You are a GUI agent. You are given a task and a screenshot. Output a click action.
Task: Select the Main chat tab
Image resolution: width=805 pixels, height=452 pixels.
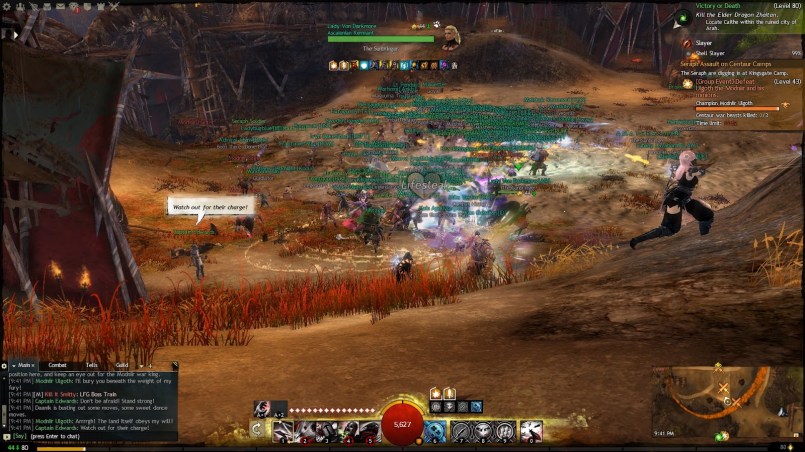pos(26,365)
